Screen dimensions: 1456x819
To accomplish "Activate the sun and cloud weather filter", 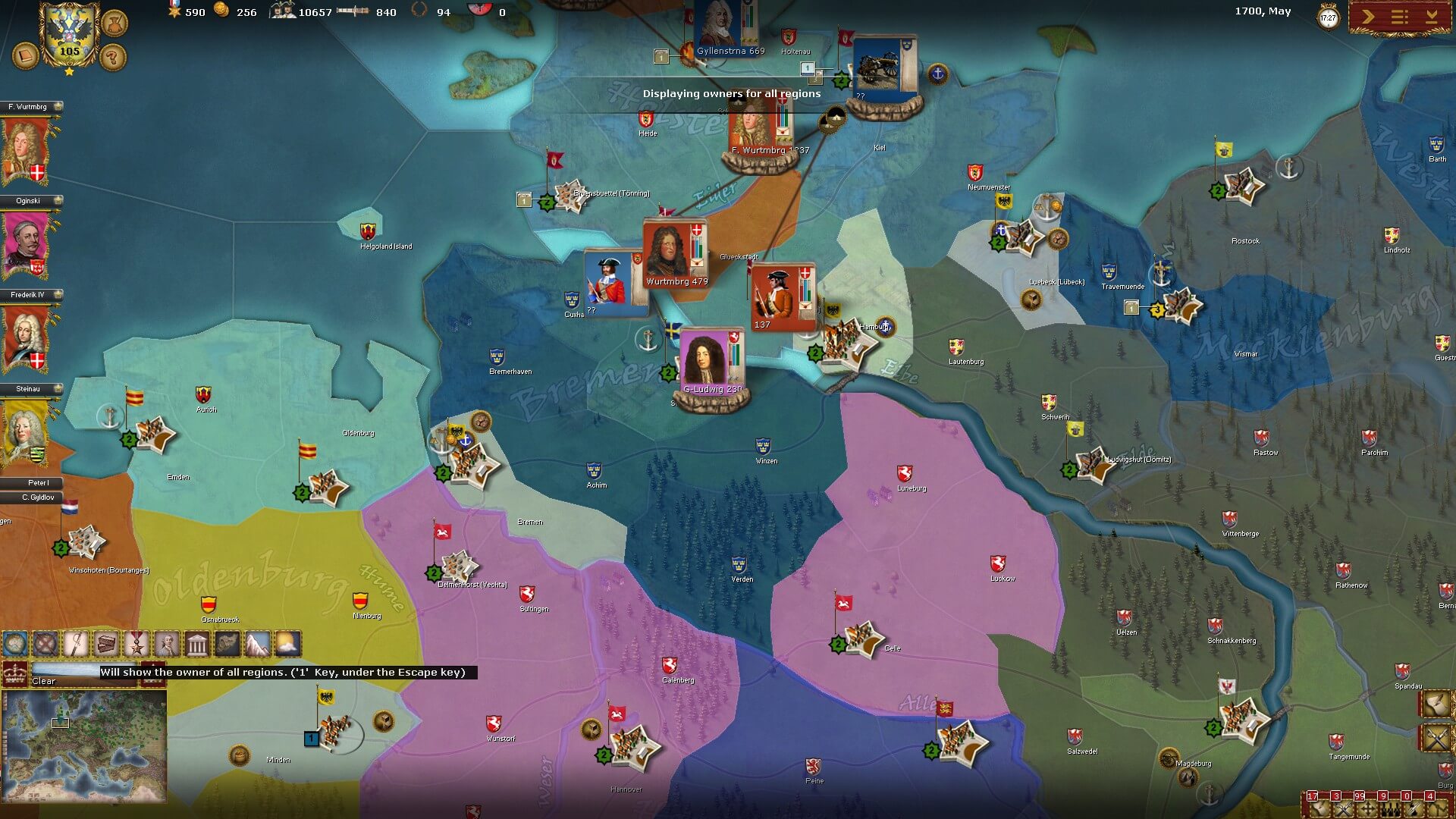I will tap(287, 645).
